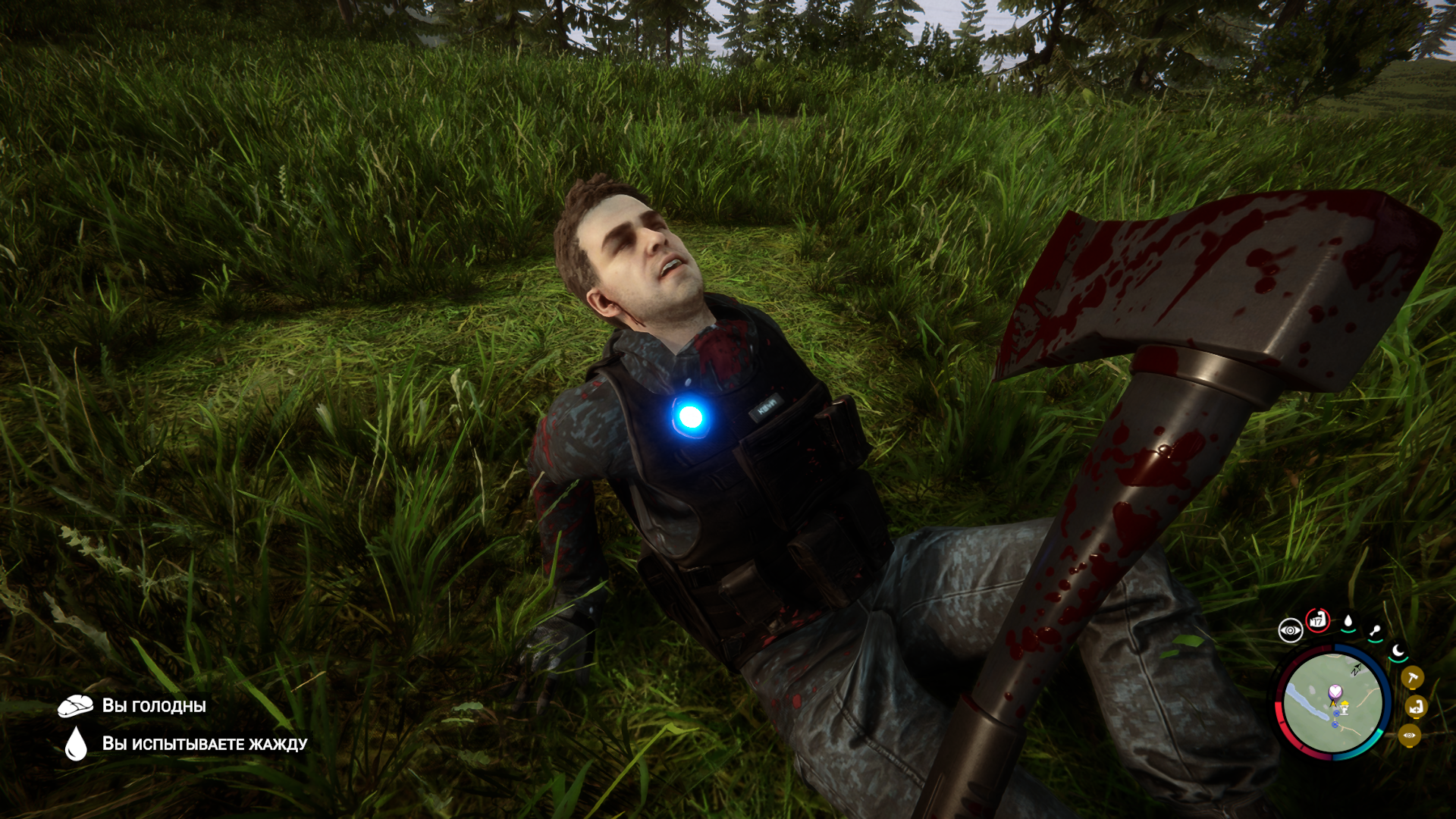This screenshot has width=1456, height=819.
Task: Click the hunger warning bread icon
Action: (x=75, y=706)
